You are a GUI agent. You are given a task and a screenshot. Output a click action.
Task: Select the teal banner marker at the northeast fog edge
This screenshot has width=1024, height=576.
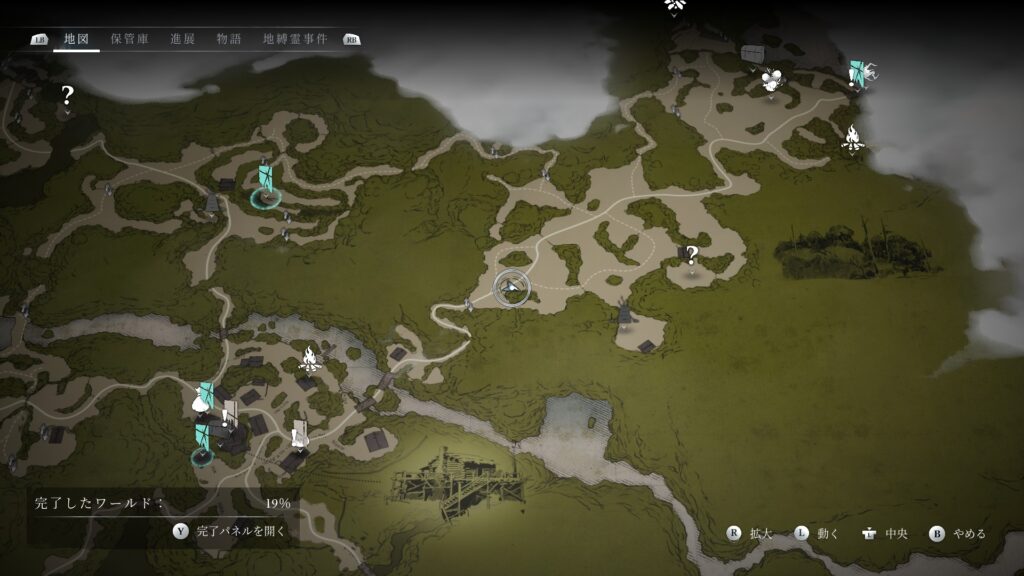(x=857, y=74)
